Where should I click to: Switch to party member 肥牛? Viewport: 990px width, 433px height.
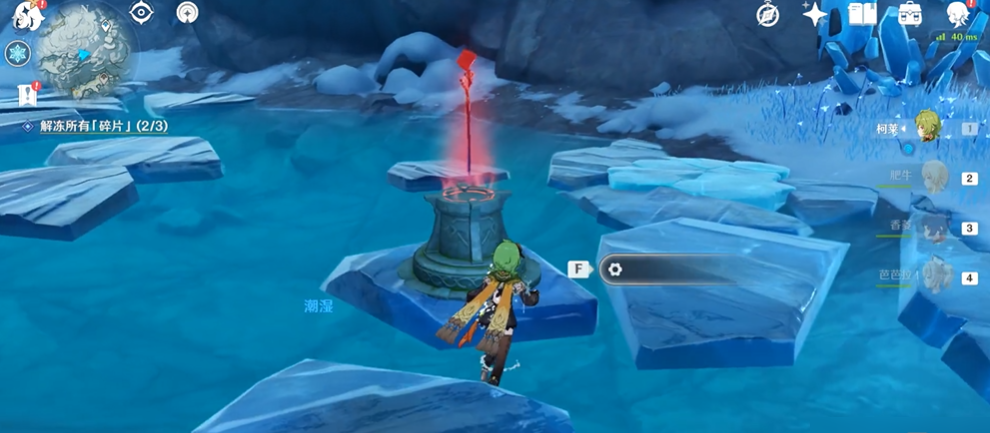coord(932,178)
